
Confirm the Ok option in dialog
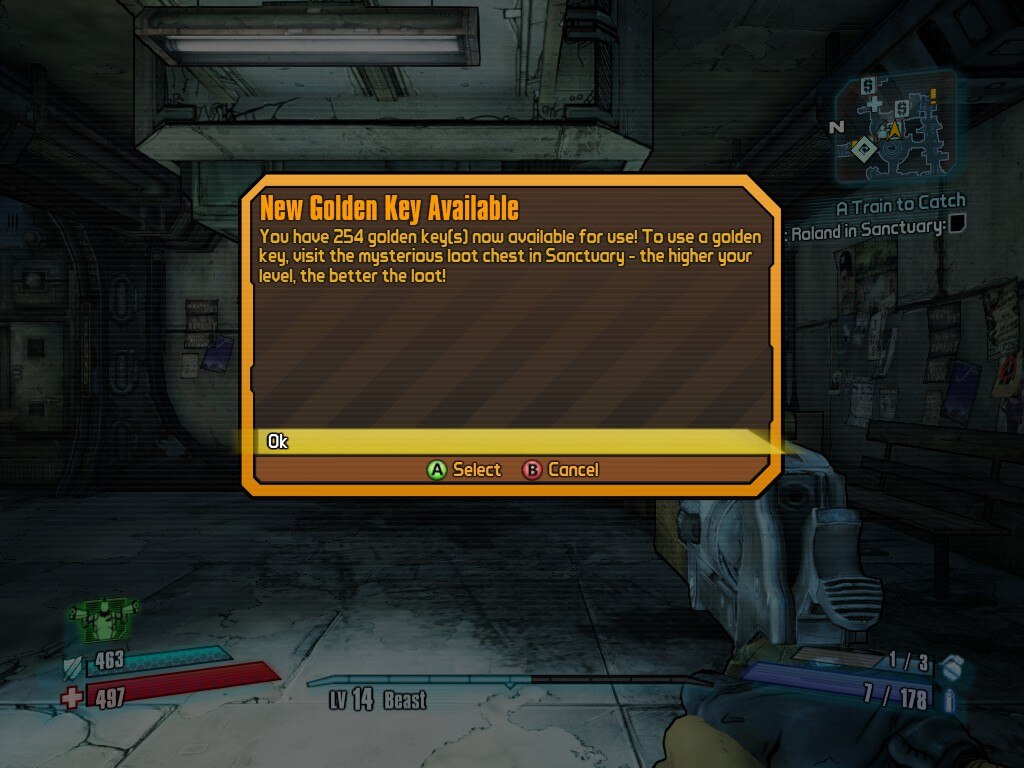click(278, 441)
